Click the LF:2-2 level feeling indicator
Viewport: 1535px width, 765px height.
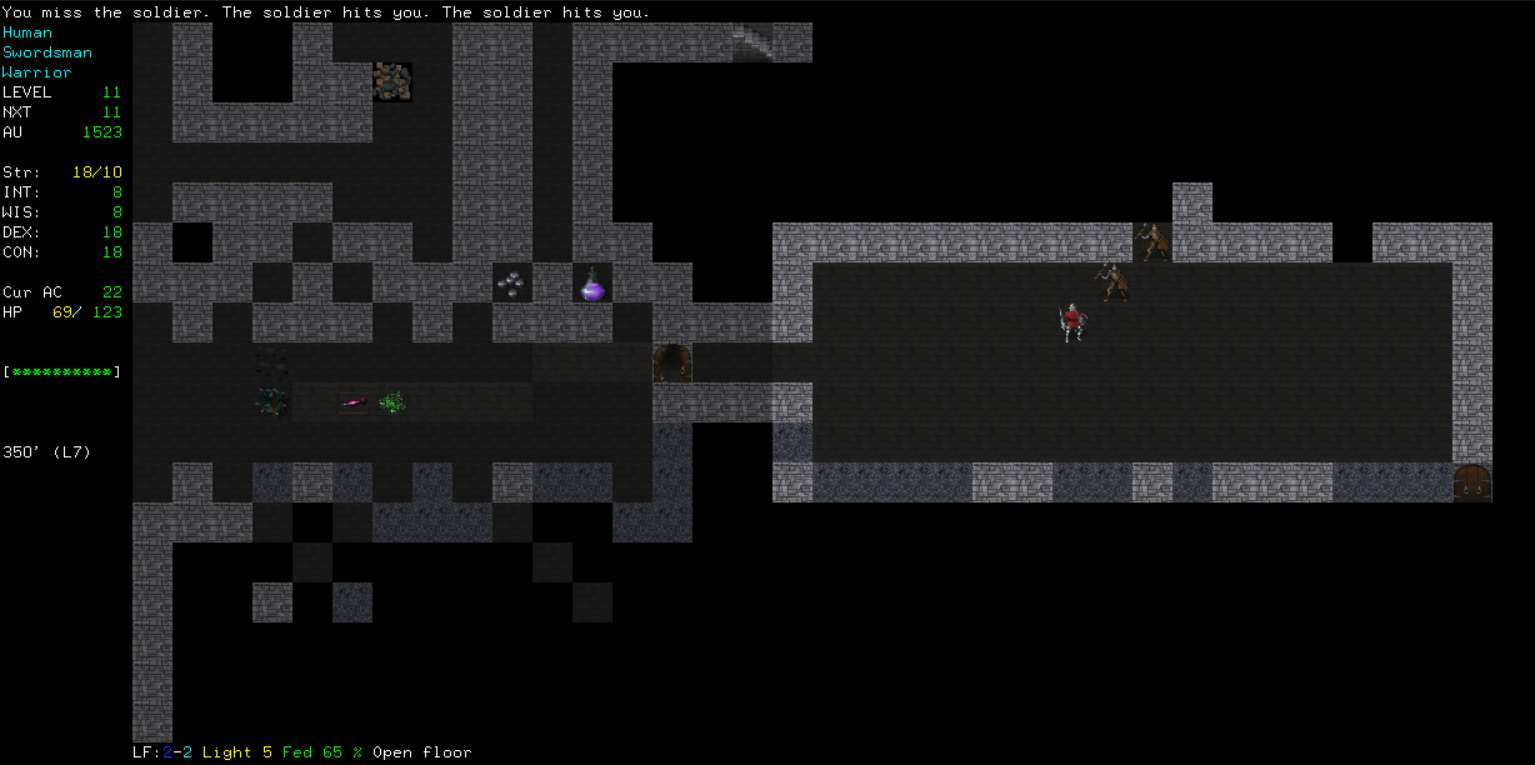[160, 752]
